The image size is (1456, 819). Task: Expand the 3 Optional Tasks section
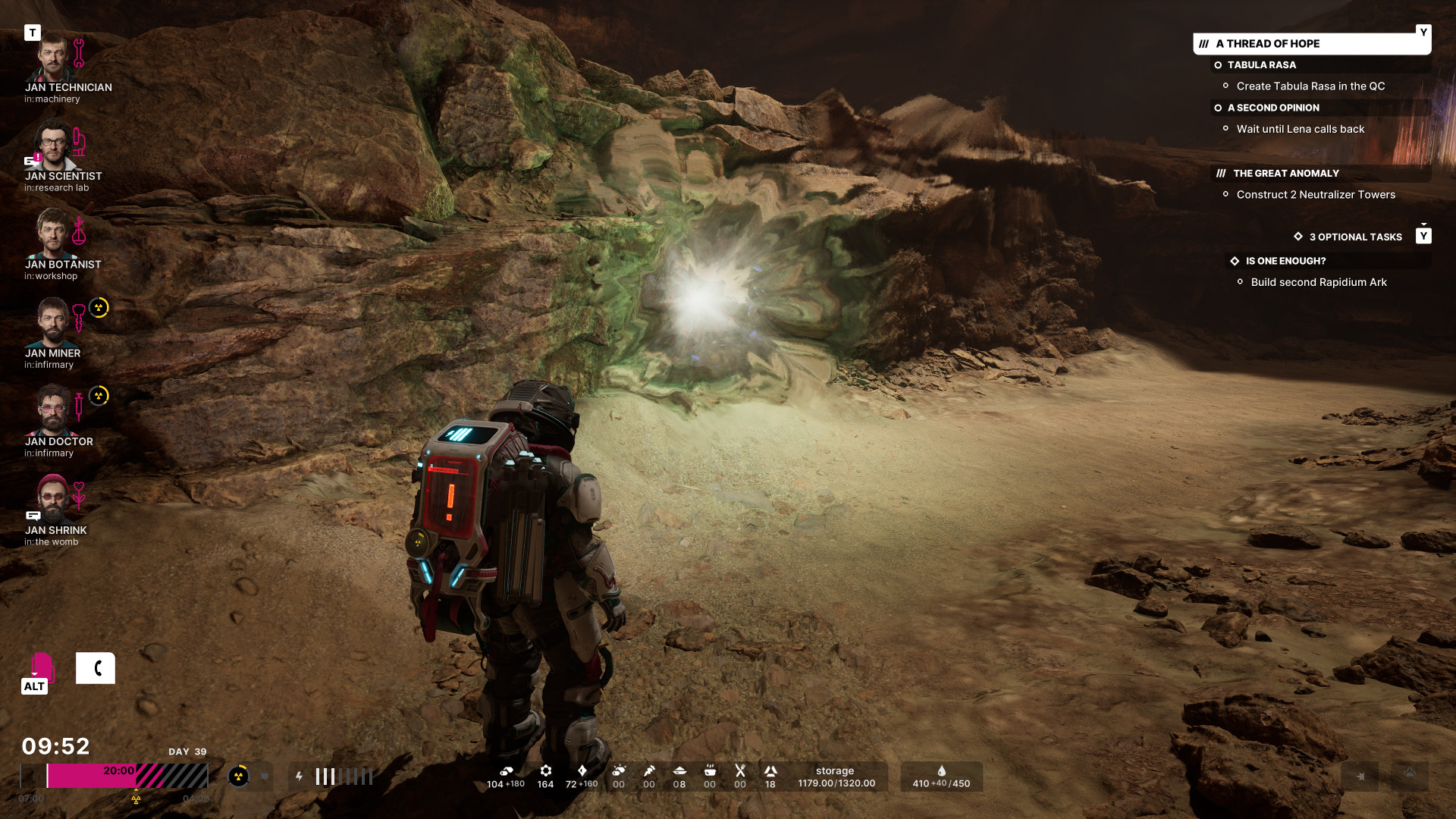click(1355, 237)
